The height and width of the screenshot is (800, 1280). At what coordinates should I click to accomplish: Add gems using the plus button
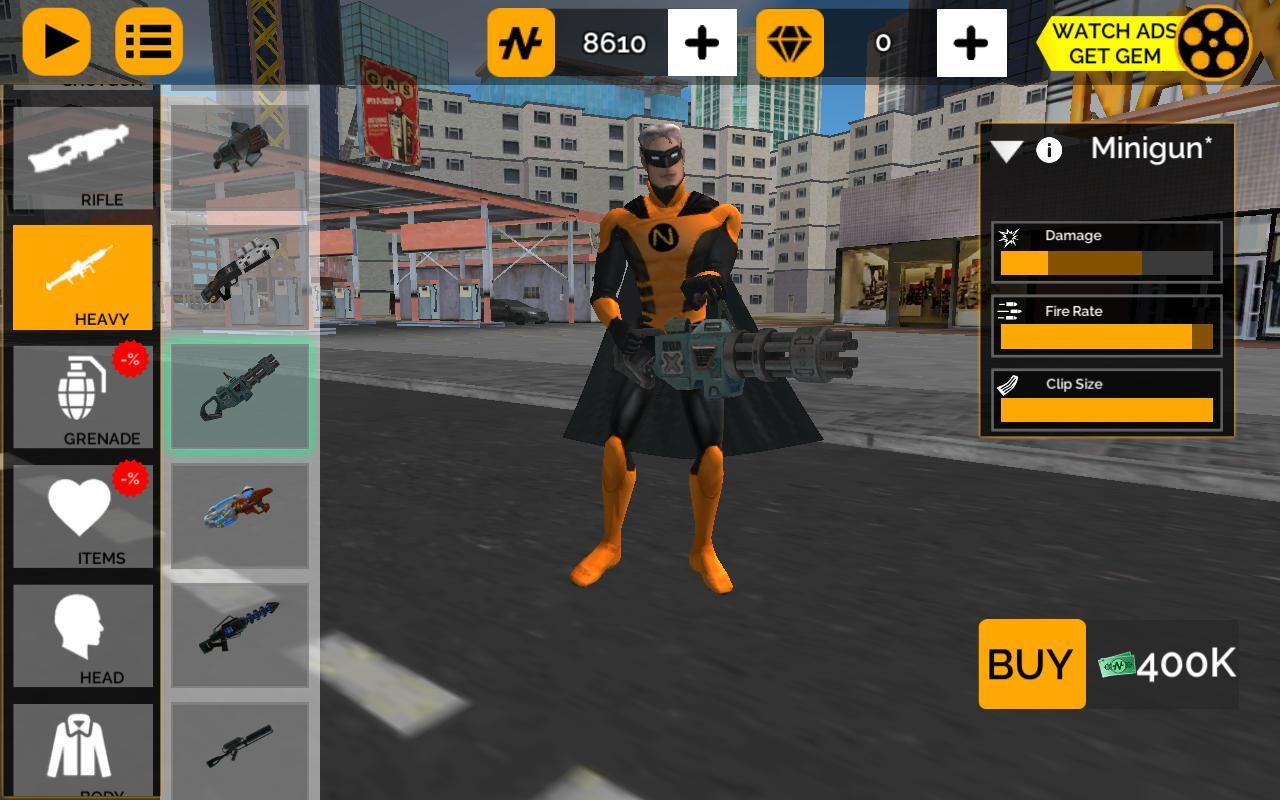[x=971, y=44]
